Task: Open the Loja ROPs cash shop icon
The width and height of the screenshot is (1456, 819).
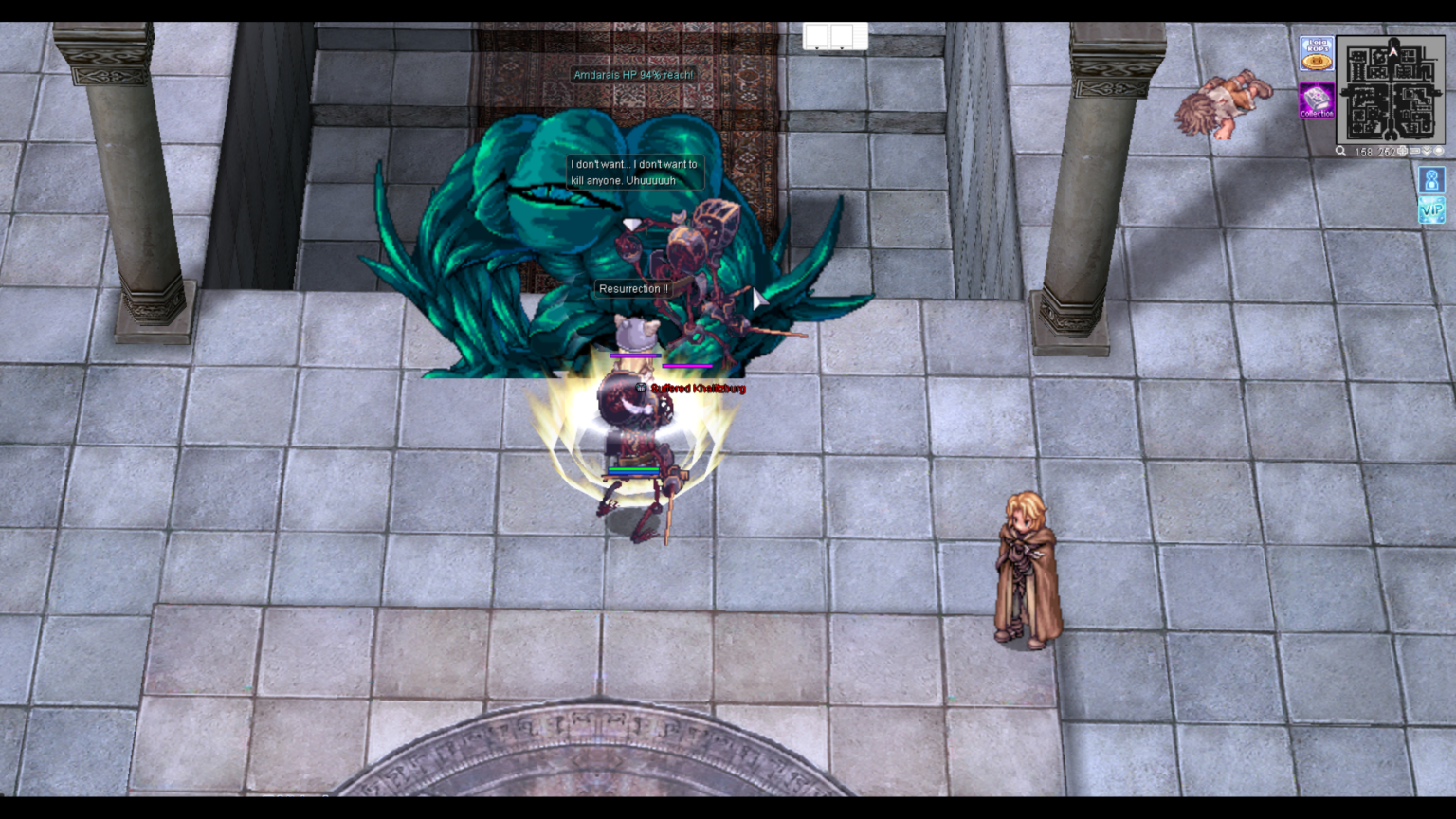Action: (1316, 53)
